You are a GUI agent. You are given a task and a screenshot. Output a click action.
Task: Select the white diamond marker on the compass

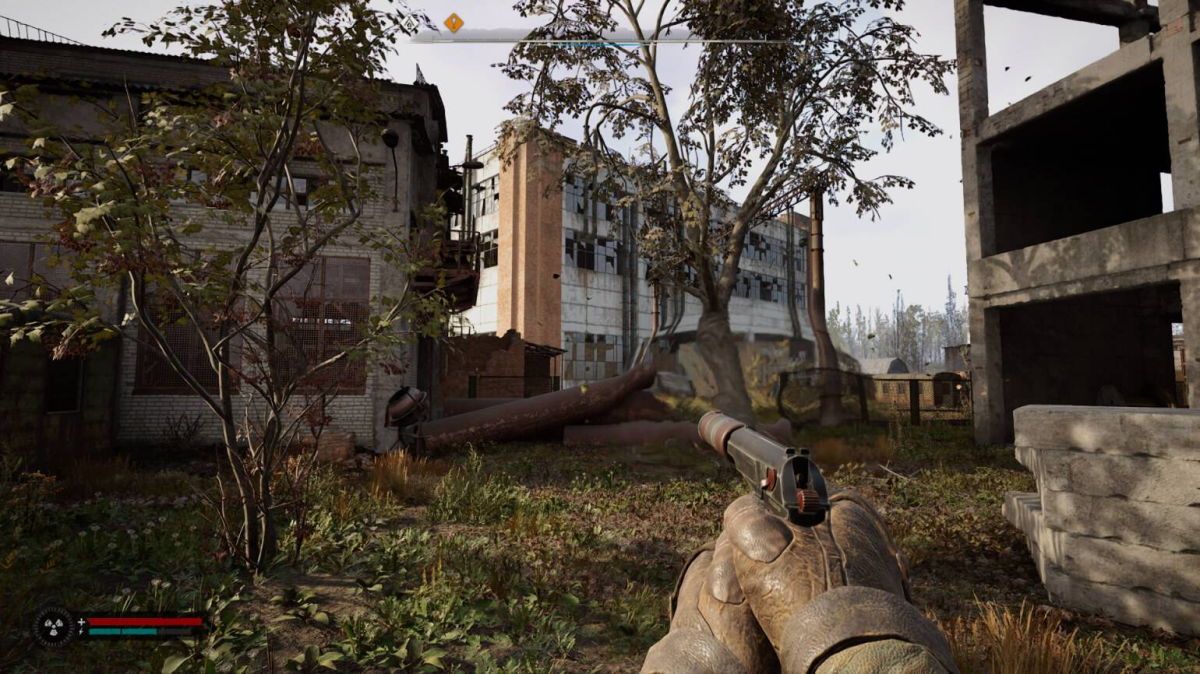(x=410, y=21)
